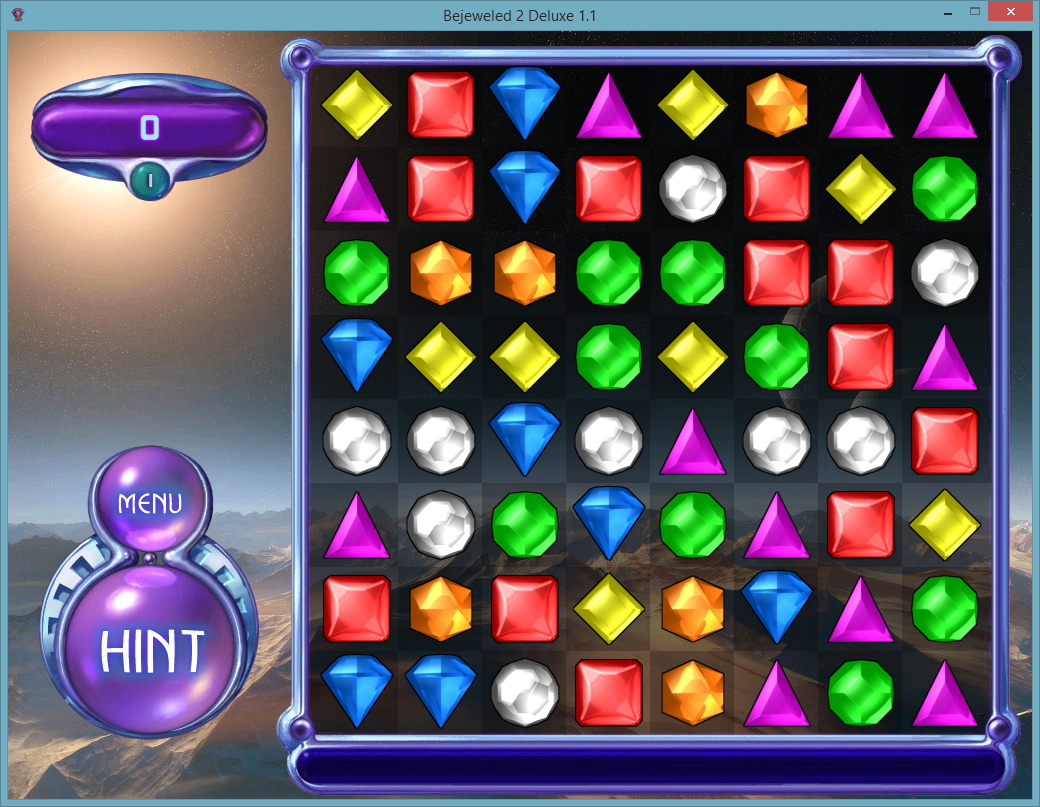Click the large HINT button
This screenshot has height=807, width=1040.
152,651
